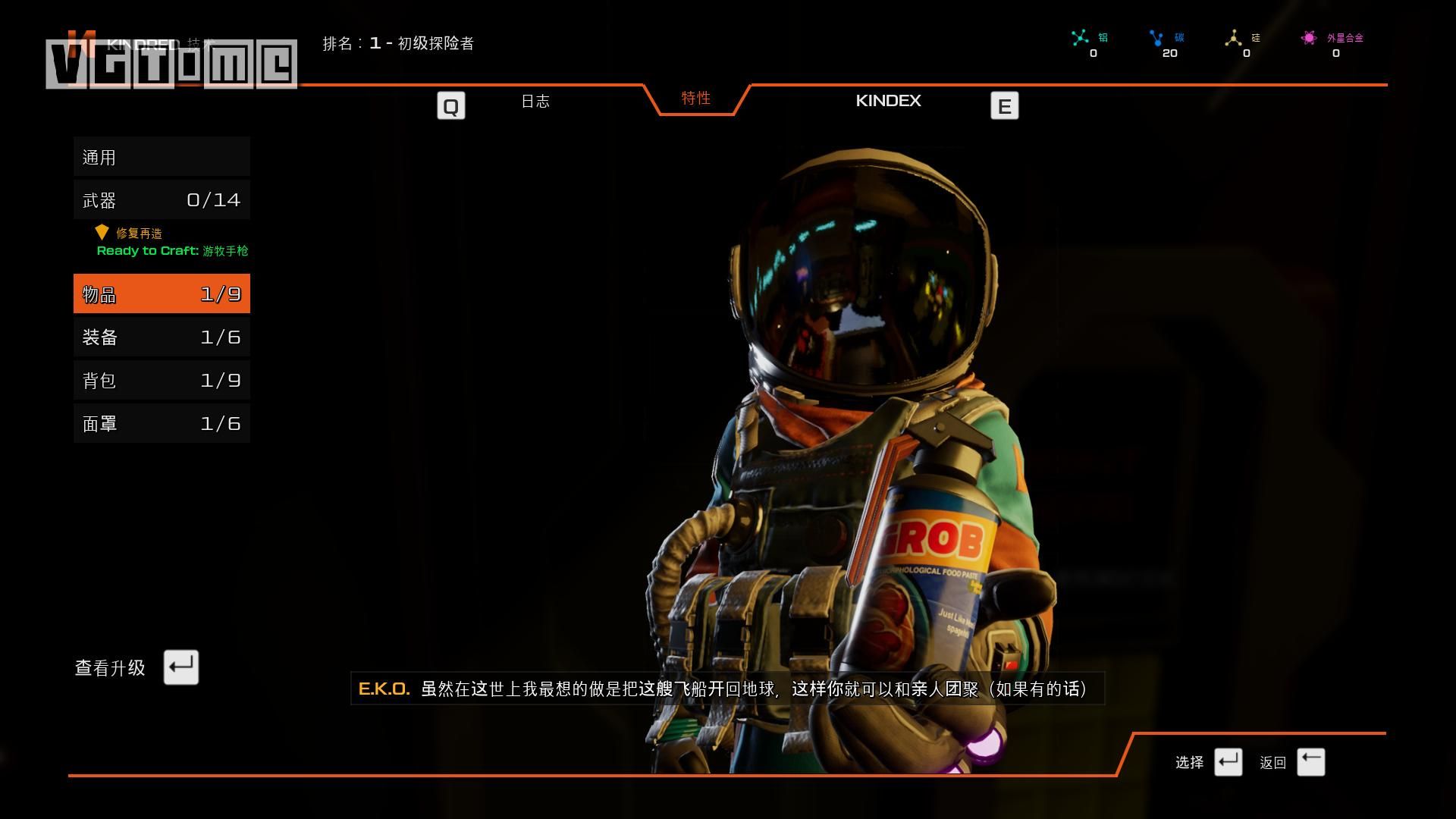Choose the 面罩 category
The image size is (1456, 819).
point(162,424)
